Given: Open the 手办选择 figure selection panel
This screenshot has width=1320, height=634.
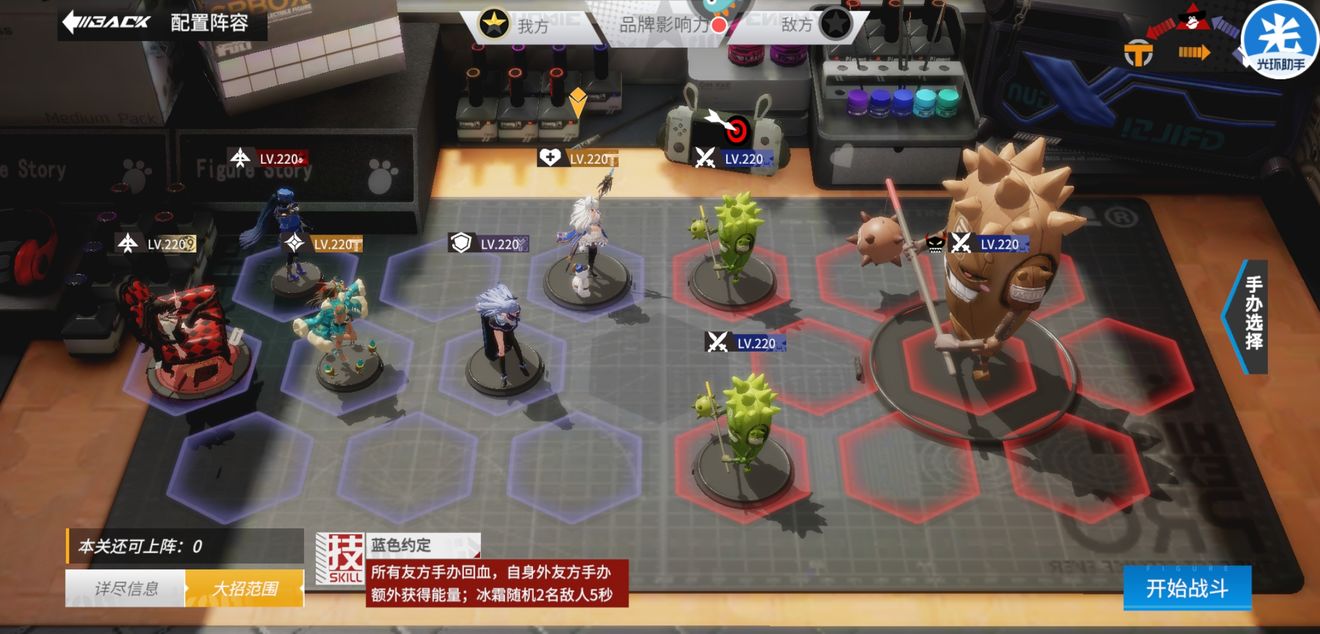Looking at the screenshot, I should pyautogui.click(x=1249, y=316).
